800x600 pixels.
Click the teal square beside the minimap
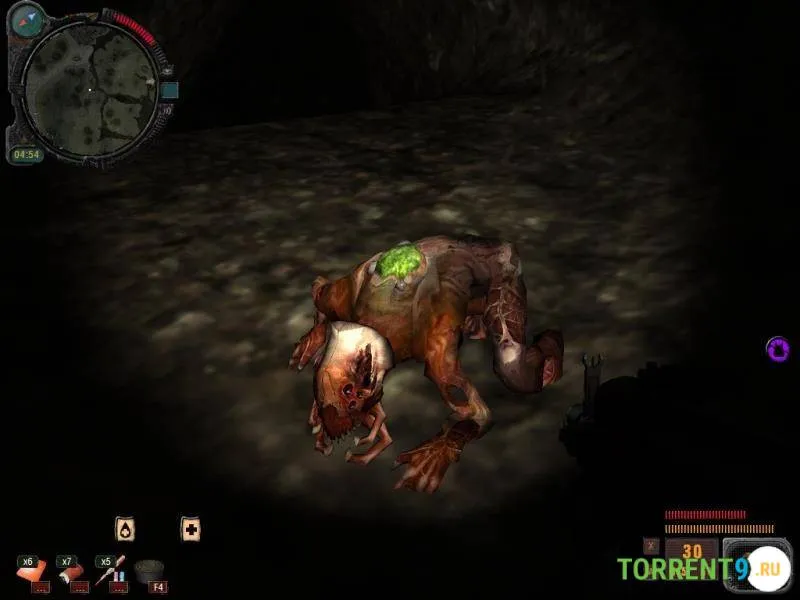[x=169, y=90]
